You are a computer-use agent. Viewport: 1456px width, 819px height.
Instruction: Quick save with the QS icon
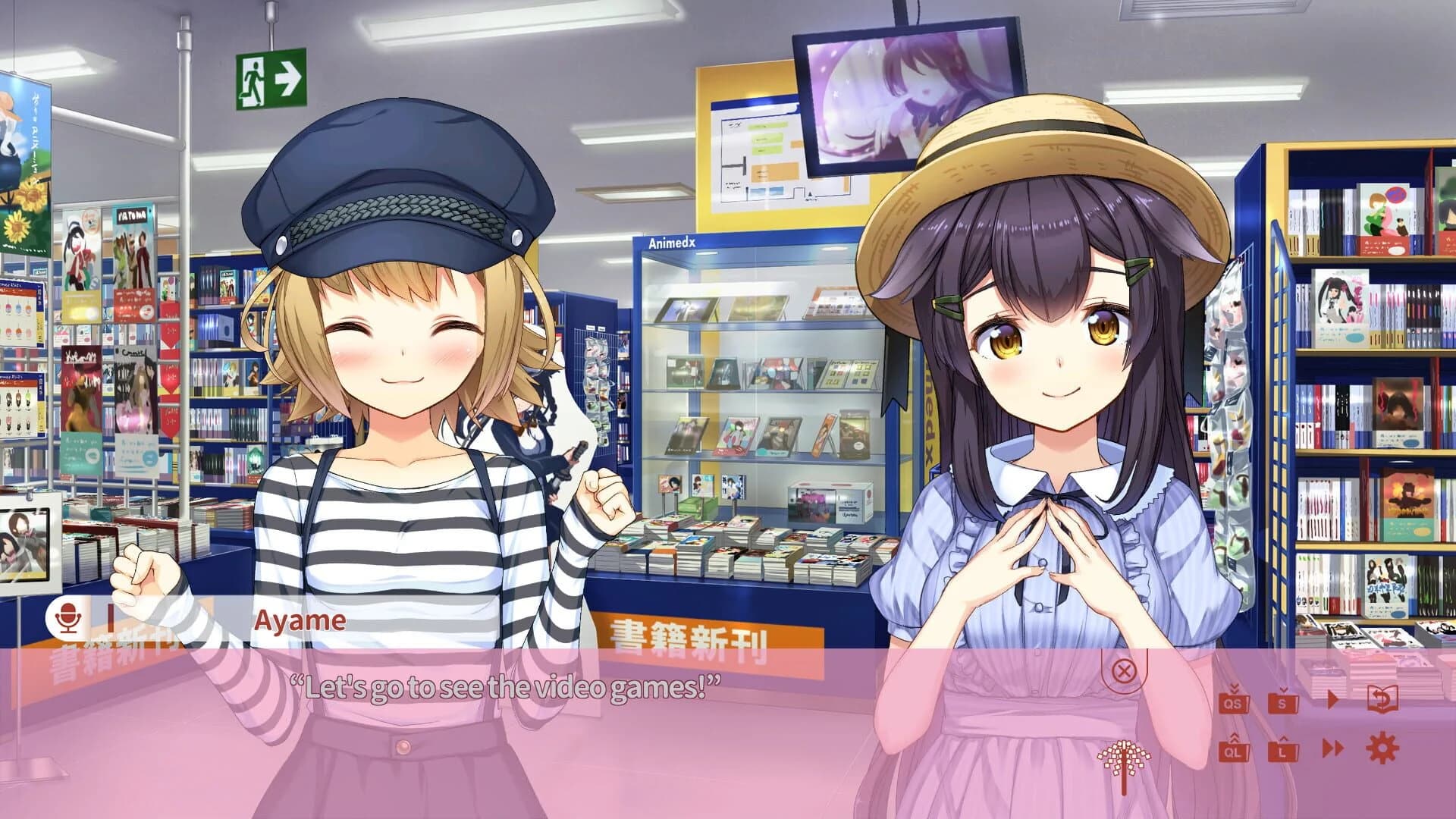(1234, 702)
